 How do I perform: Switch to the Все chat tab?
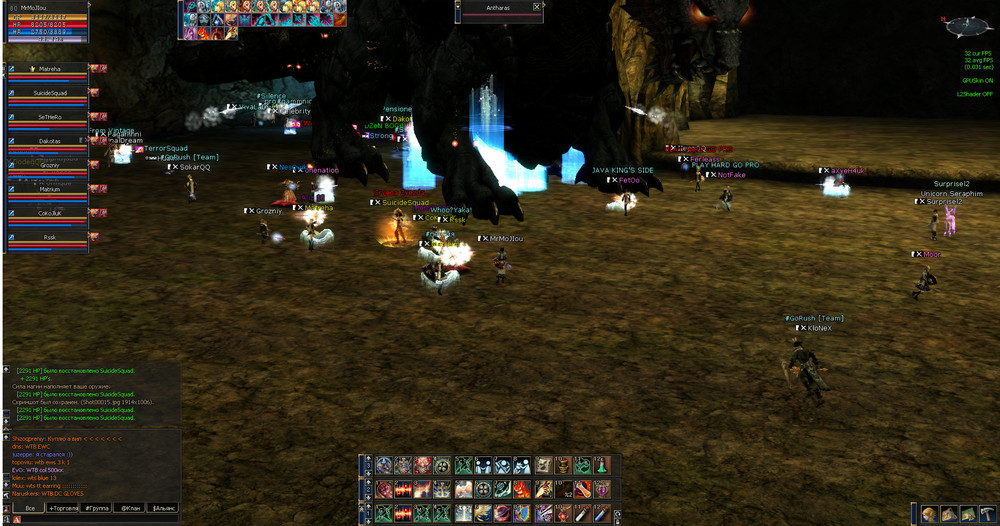[31, 508]
